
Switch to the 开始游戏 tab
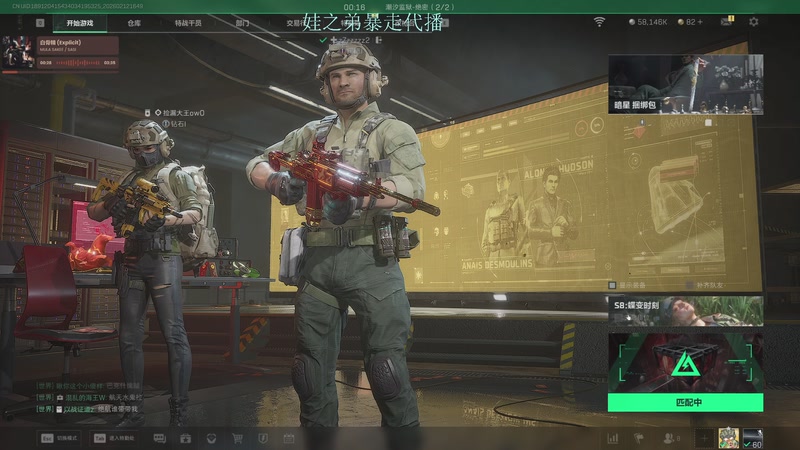tap(82, 22)
